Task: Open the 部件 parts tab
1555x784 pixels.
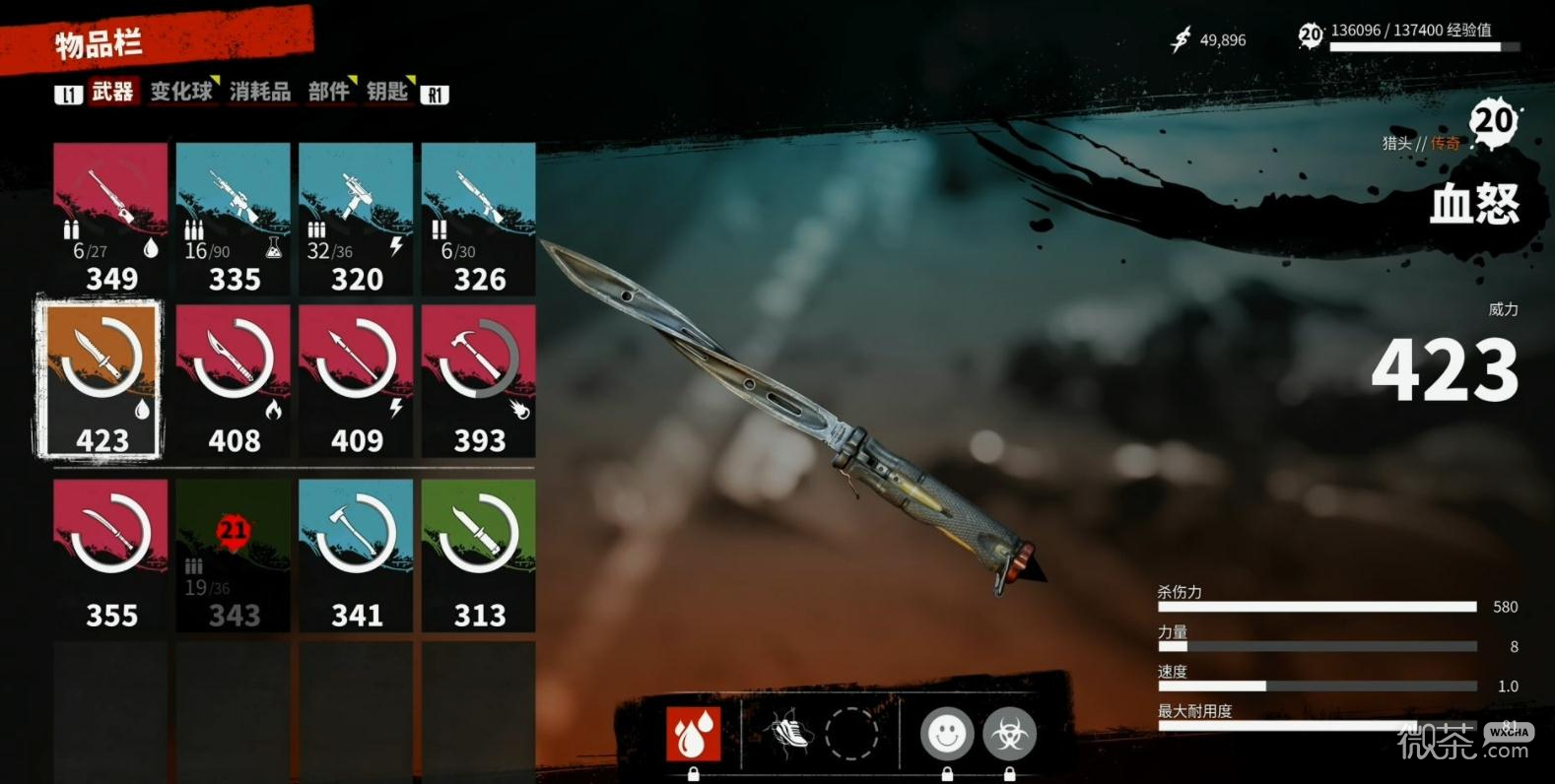Action: 329,93
